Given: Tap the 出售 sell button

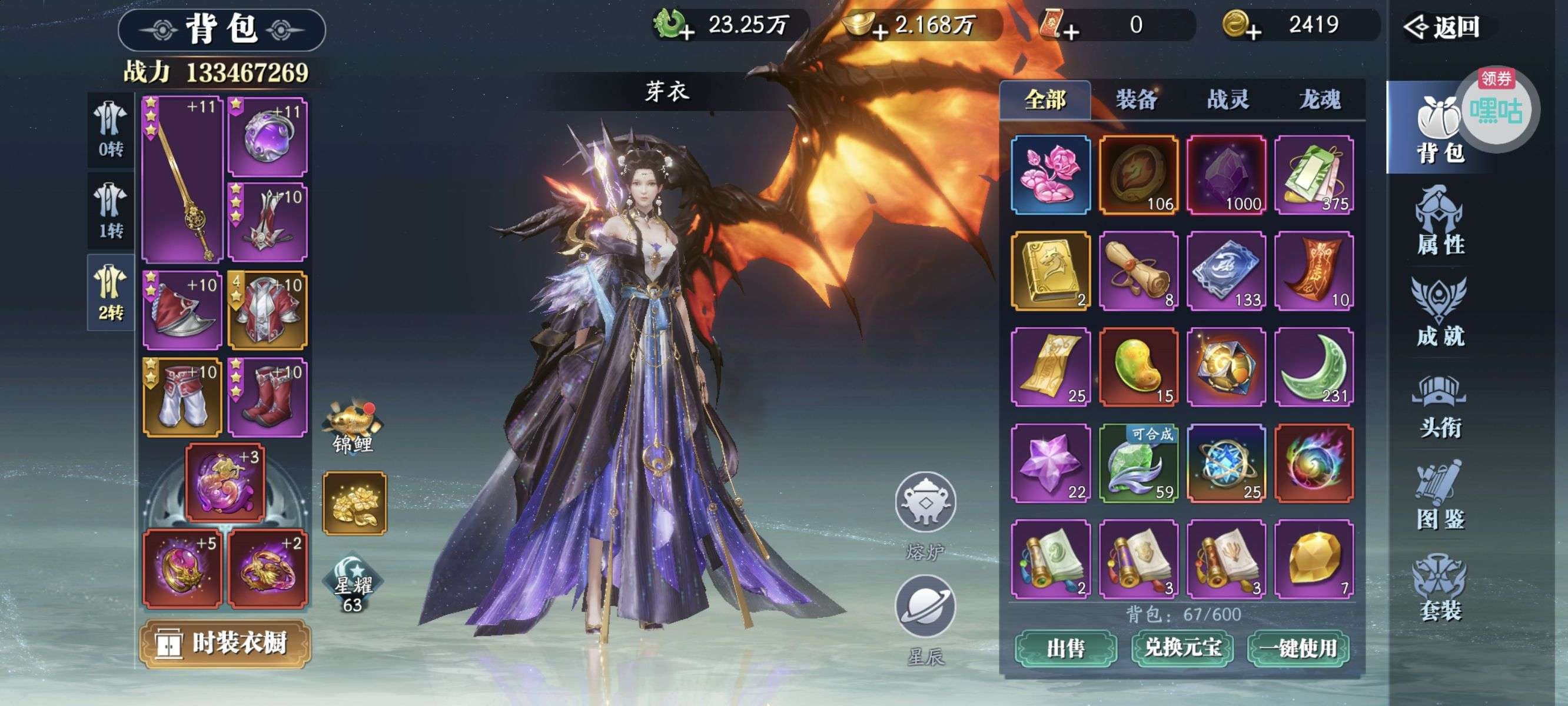Looking at the screenshot, I should pos(1065,648).
